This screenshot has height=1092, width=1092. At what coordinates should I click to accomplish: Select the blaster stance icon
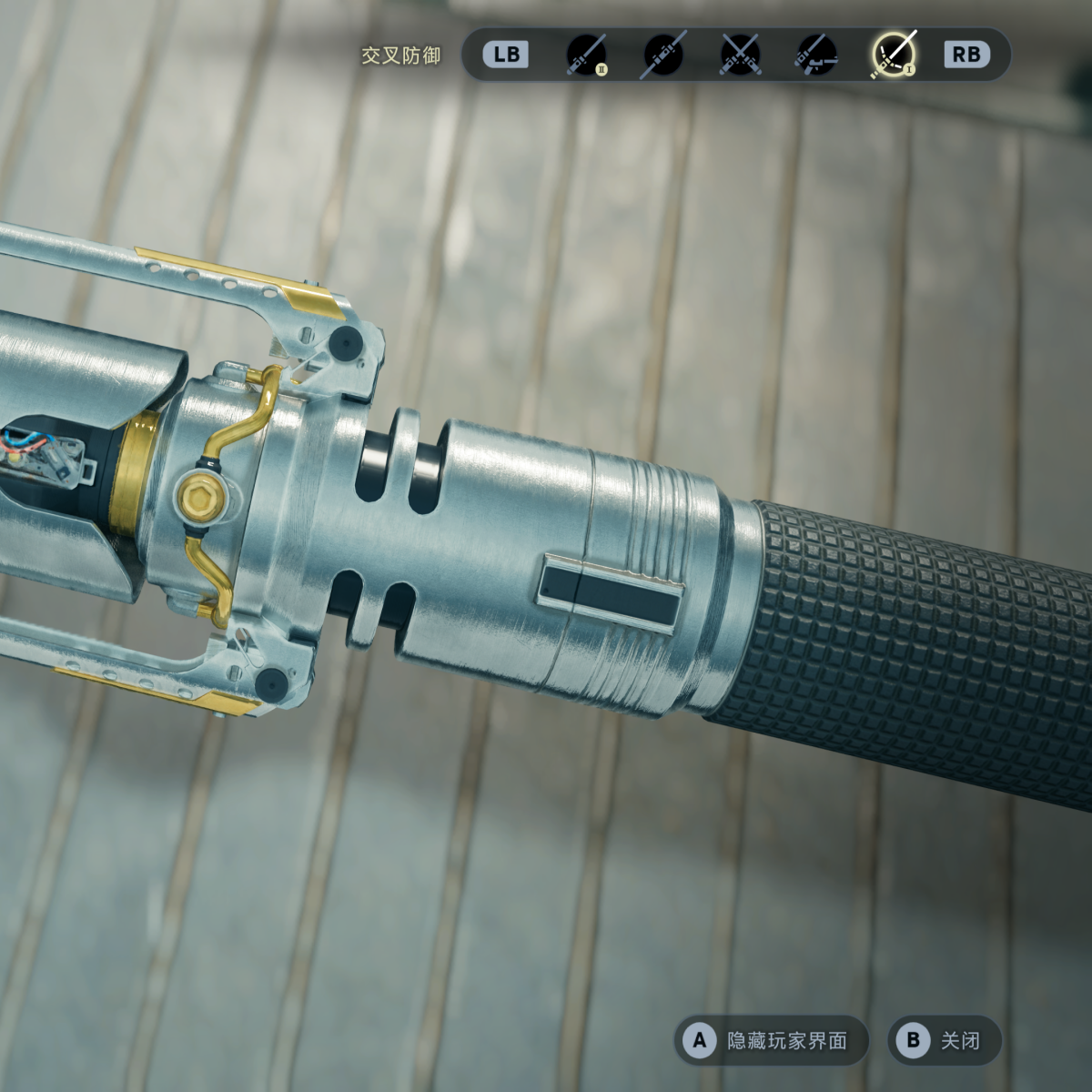coord(816,55)
